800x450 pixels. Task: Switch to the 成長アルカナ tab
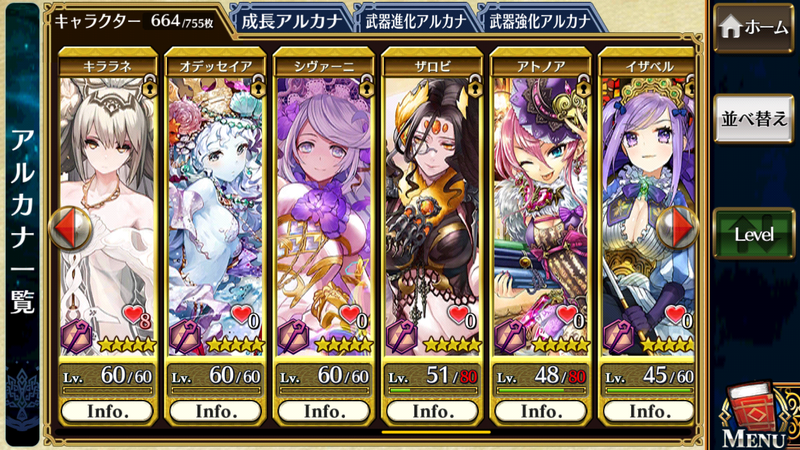click(290, 18)
